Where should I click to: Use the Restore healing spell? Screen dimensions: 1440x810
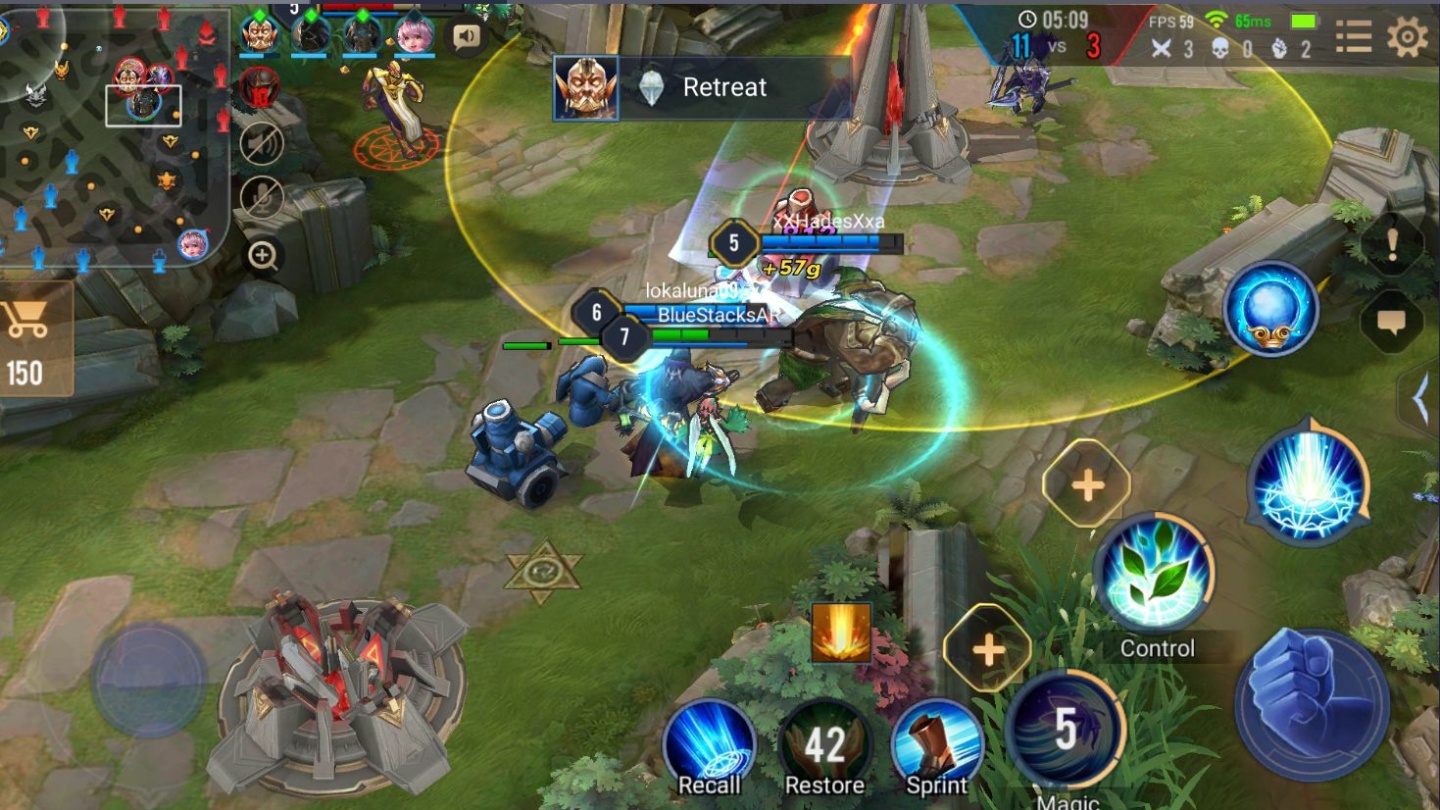point(825,740)
